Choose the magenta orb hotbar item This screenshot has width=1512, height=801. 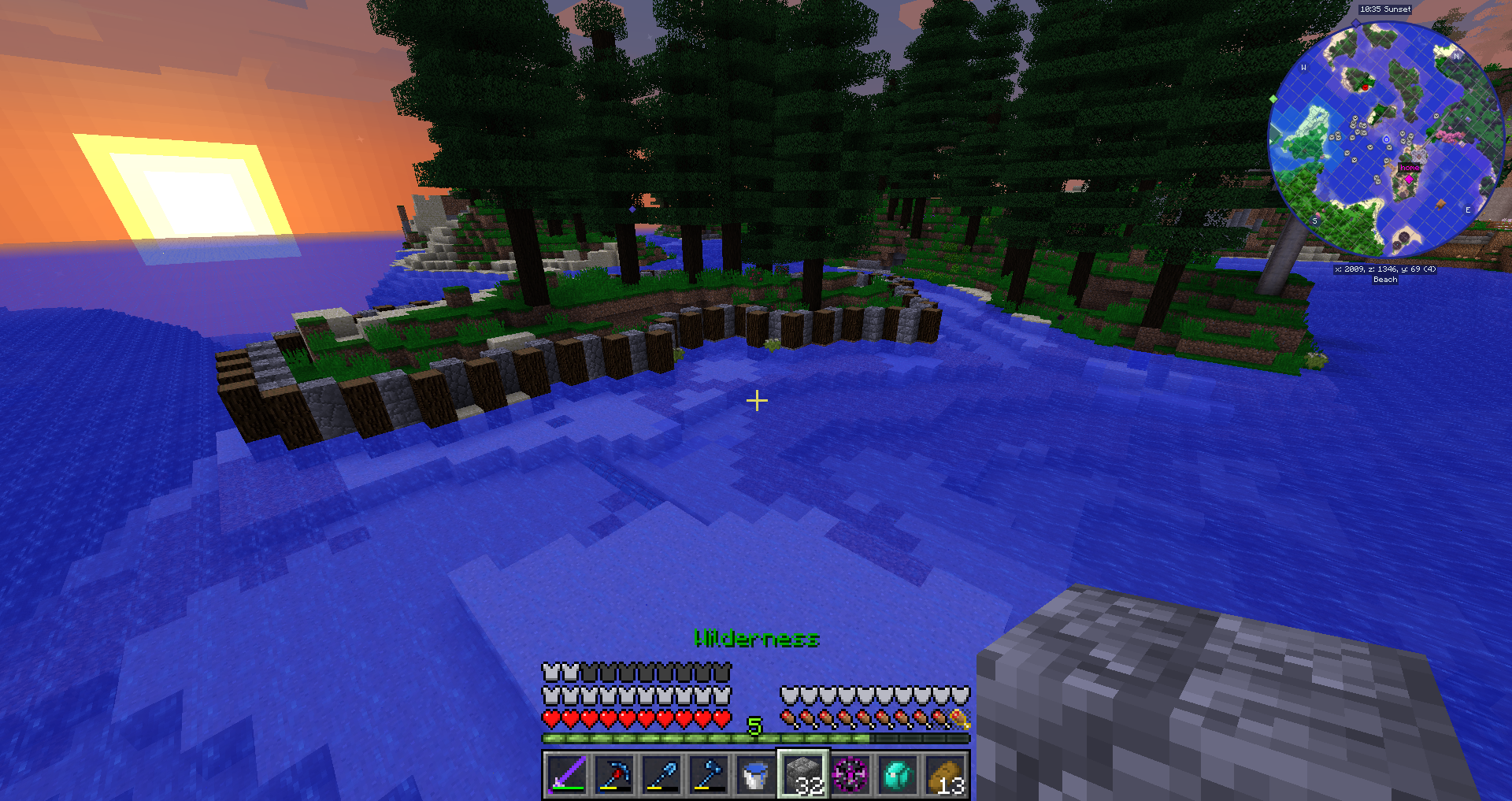[x=850, y=775]
